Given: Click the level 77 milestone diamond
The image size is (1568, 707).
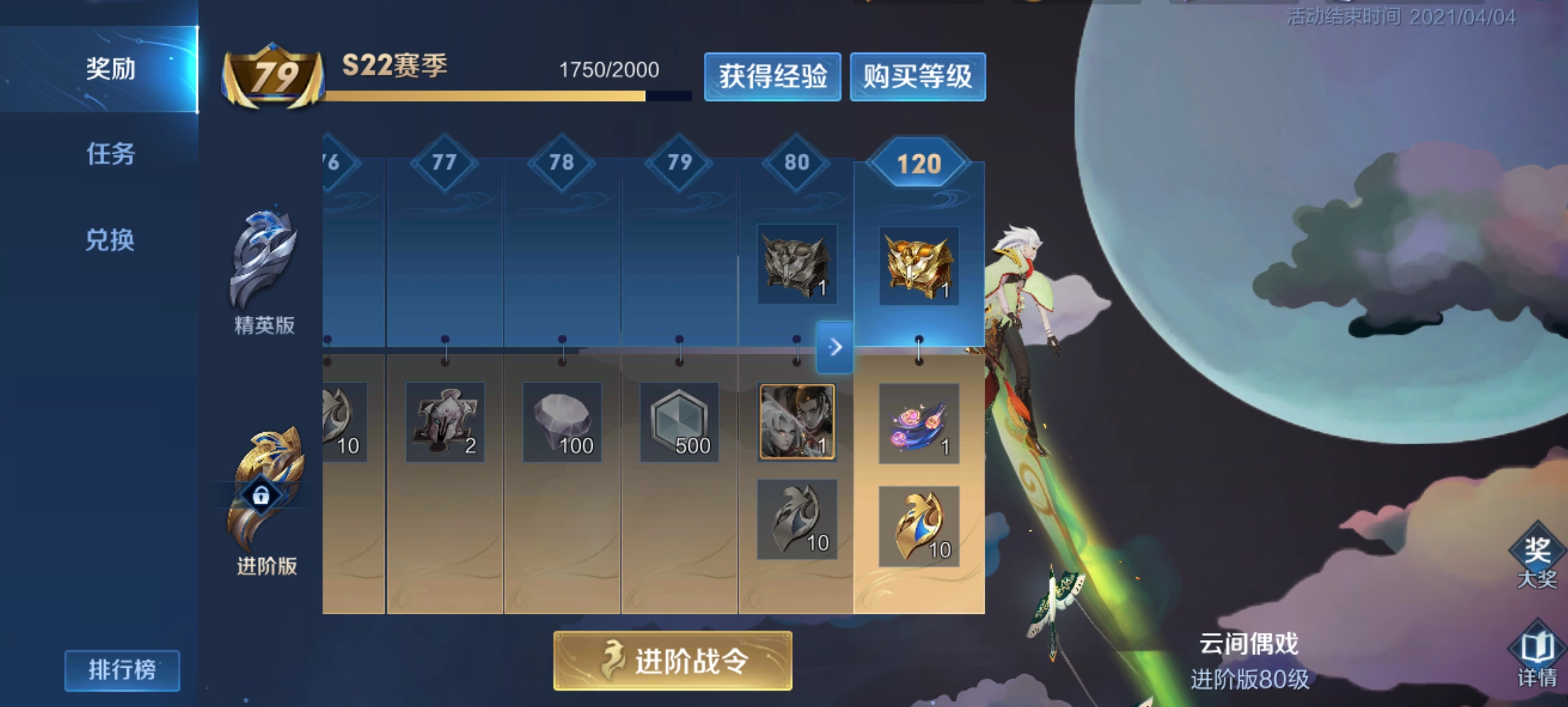Looking at the screenshot, I should pos(445,162).
